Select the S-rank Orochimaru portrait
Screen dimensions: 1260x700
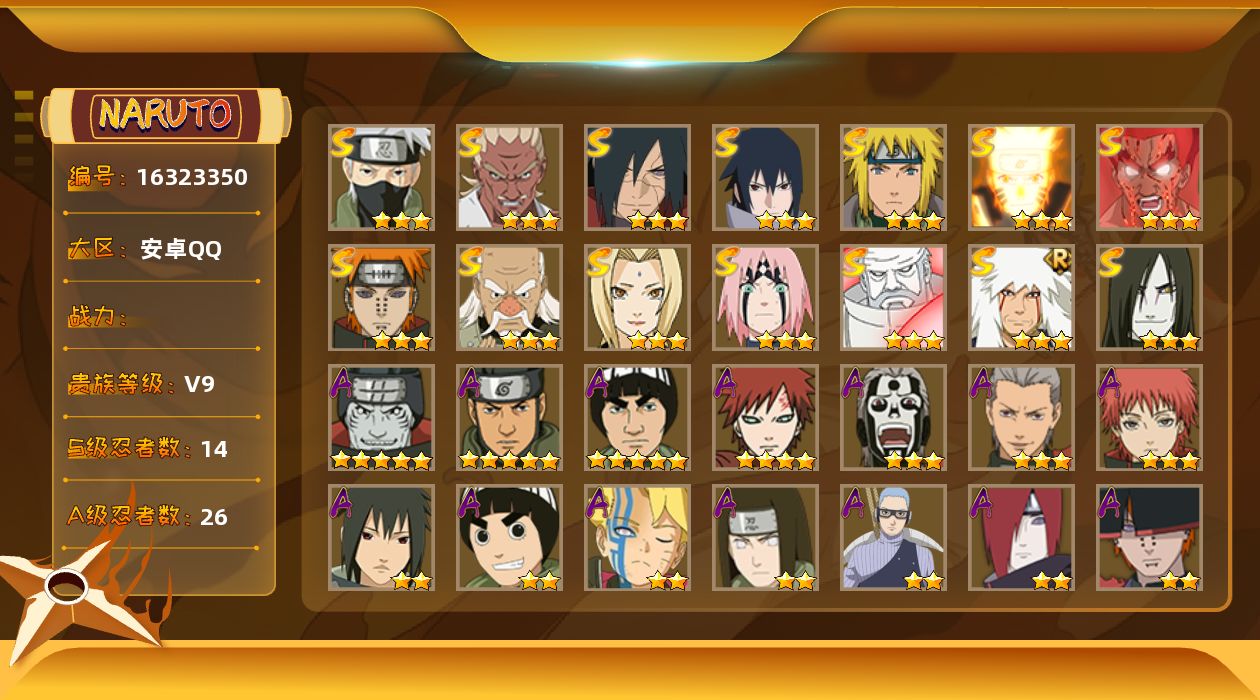(1149, 297)
